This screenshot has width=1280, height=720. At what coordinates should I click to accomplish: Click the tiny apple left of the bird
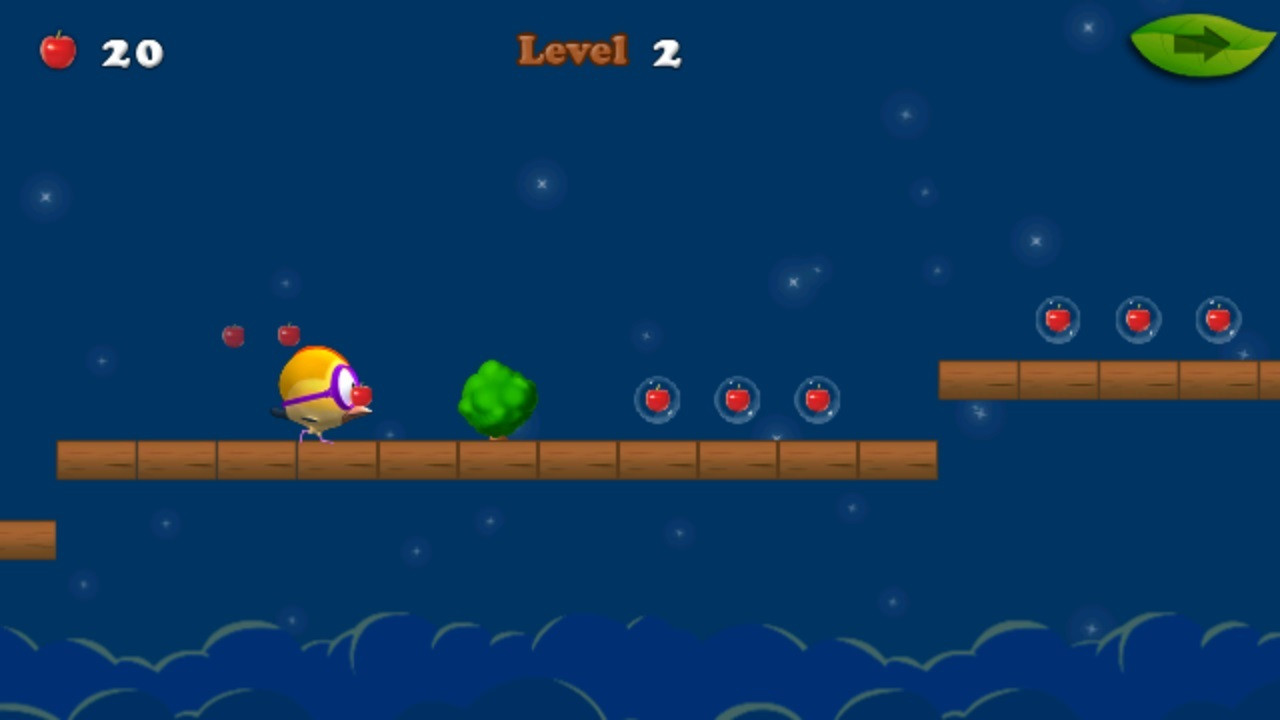234,337
